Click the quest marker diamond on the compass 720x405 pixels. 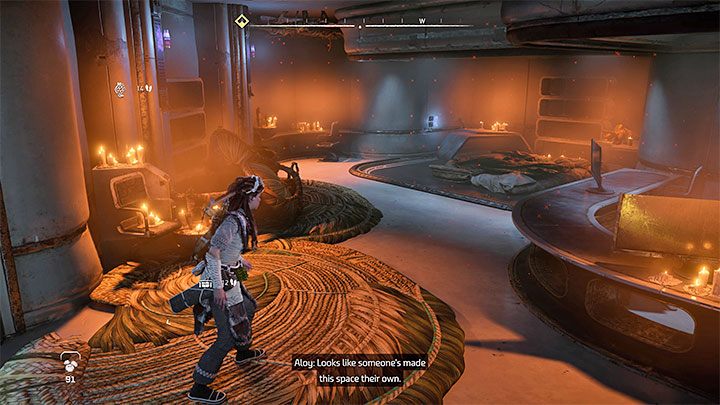[x=240, y=20]
